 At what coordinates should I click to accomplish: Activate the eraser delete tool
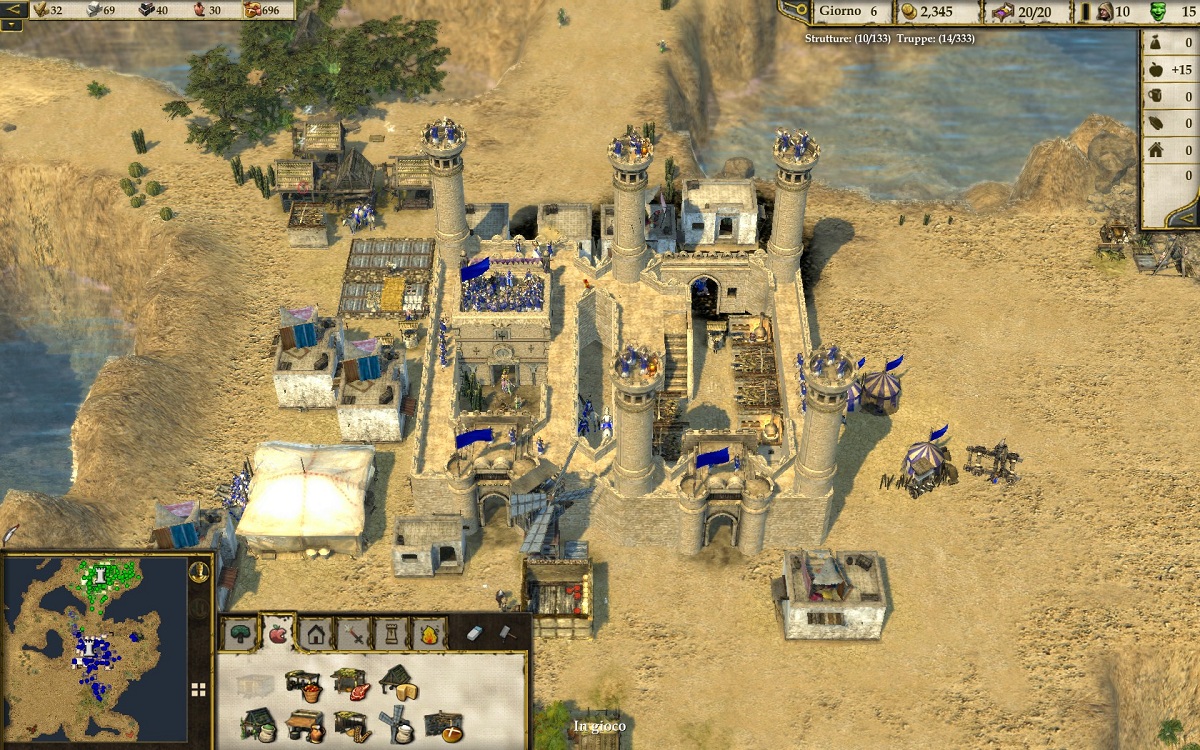pos(475,633)
